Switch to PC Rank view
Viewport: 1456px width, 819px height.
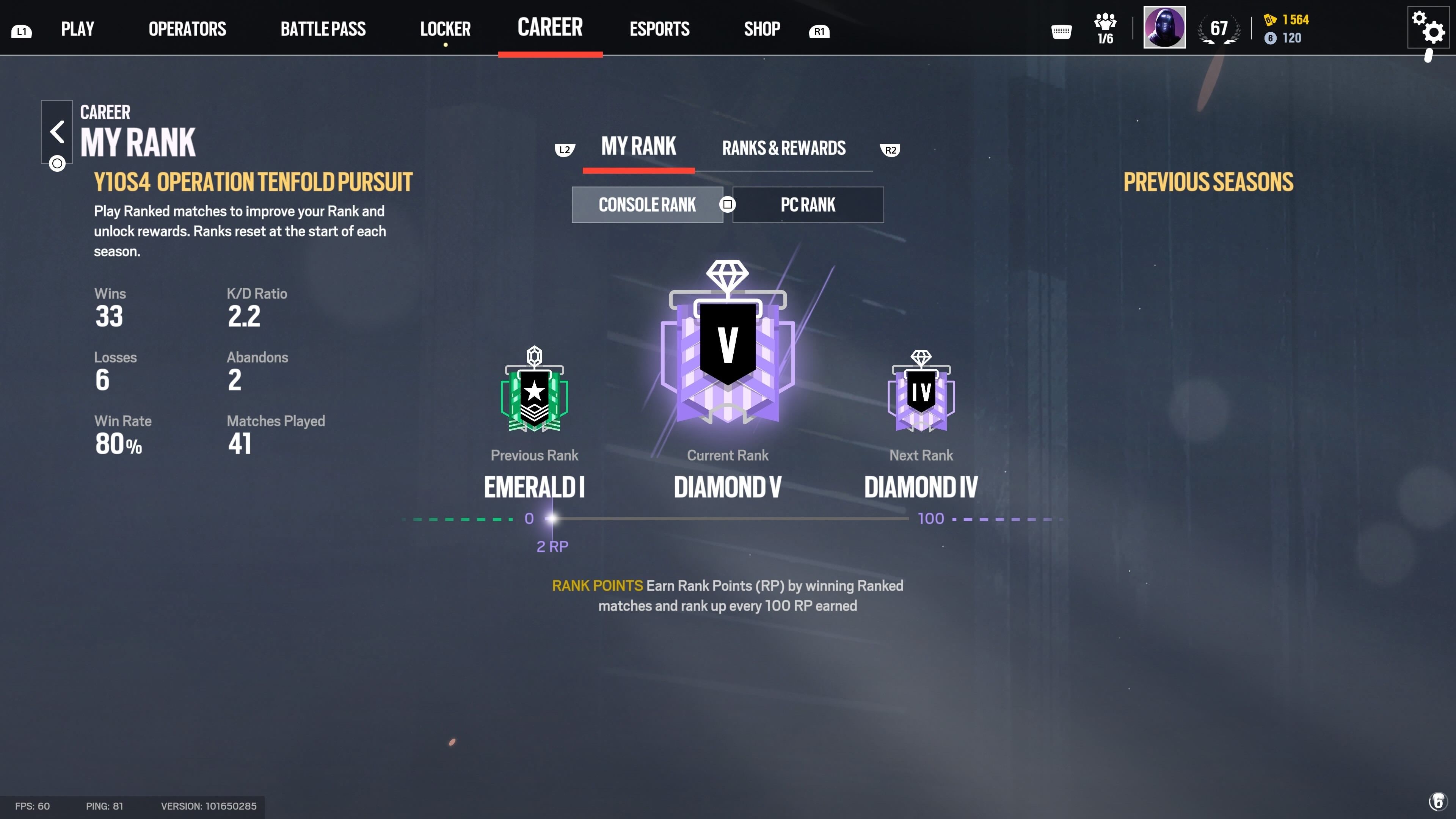click(x=808, y=205)
